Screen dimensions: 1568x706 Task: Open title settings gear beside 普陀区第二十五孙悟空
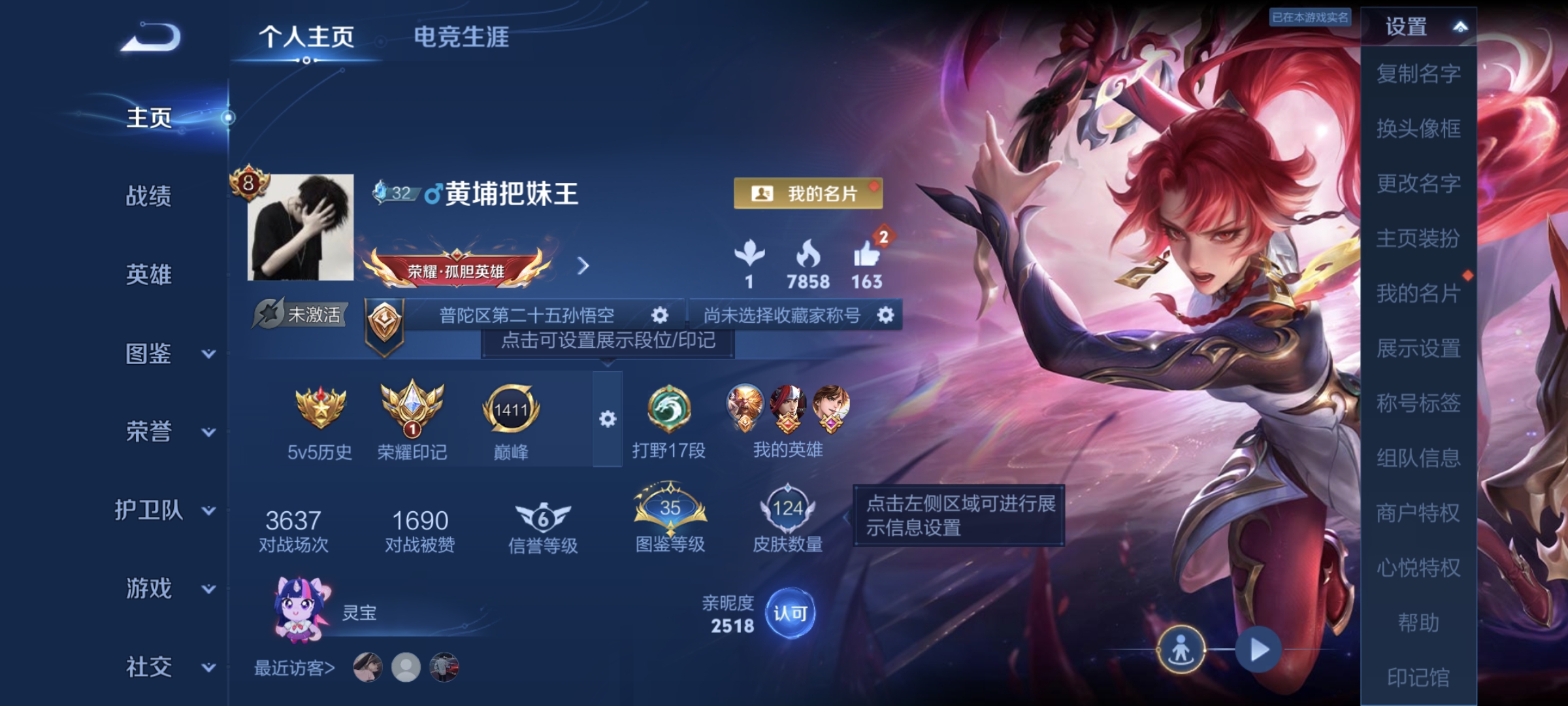coord(661,314)
